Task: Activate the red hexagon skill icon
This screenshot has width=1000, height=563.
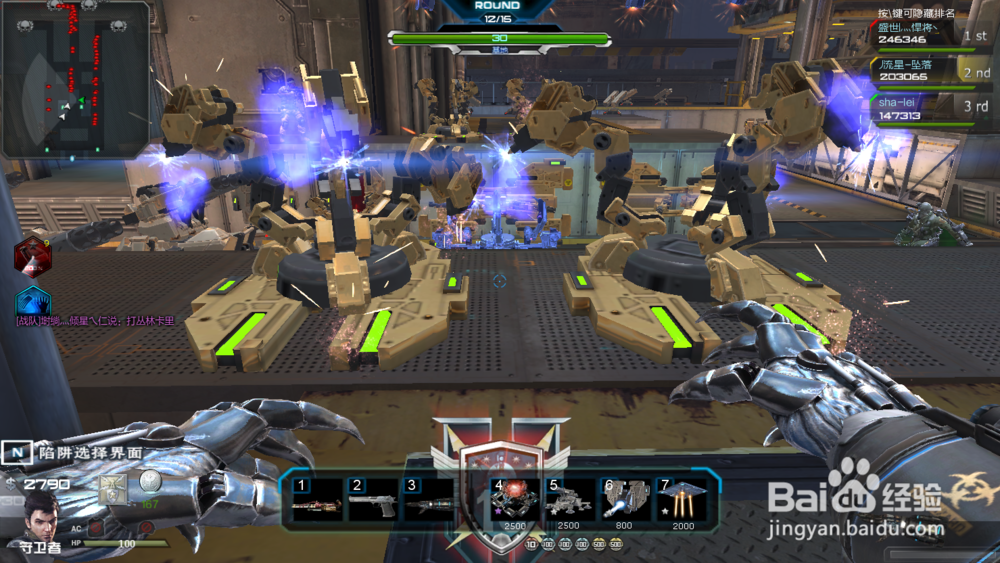Action: [32, 256]
